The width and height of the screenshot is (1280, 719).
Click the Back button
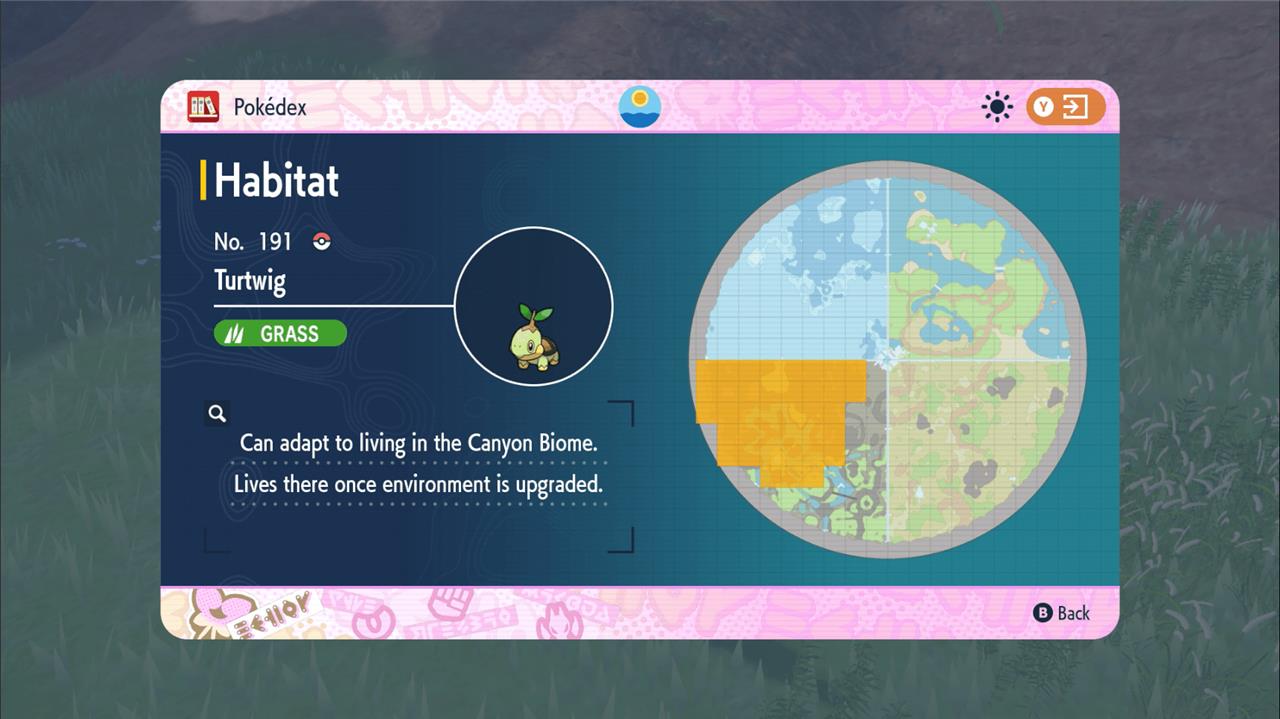[x=1062, y=613]
